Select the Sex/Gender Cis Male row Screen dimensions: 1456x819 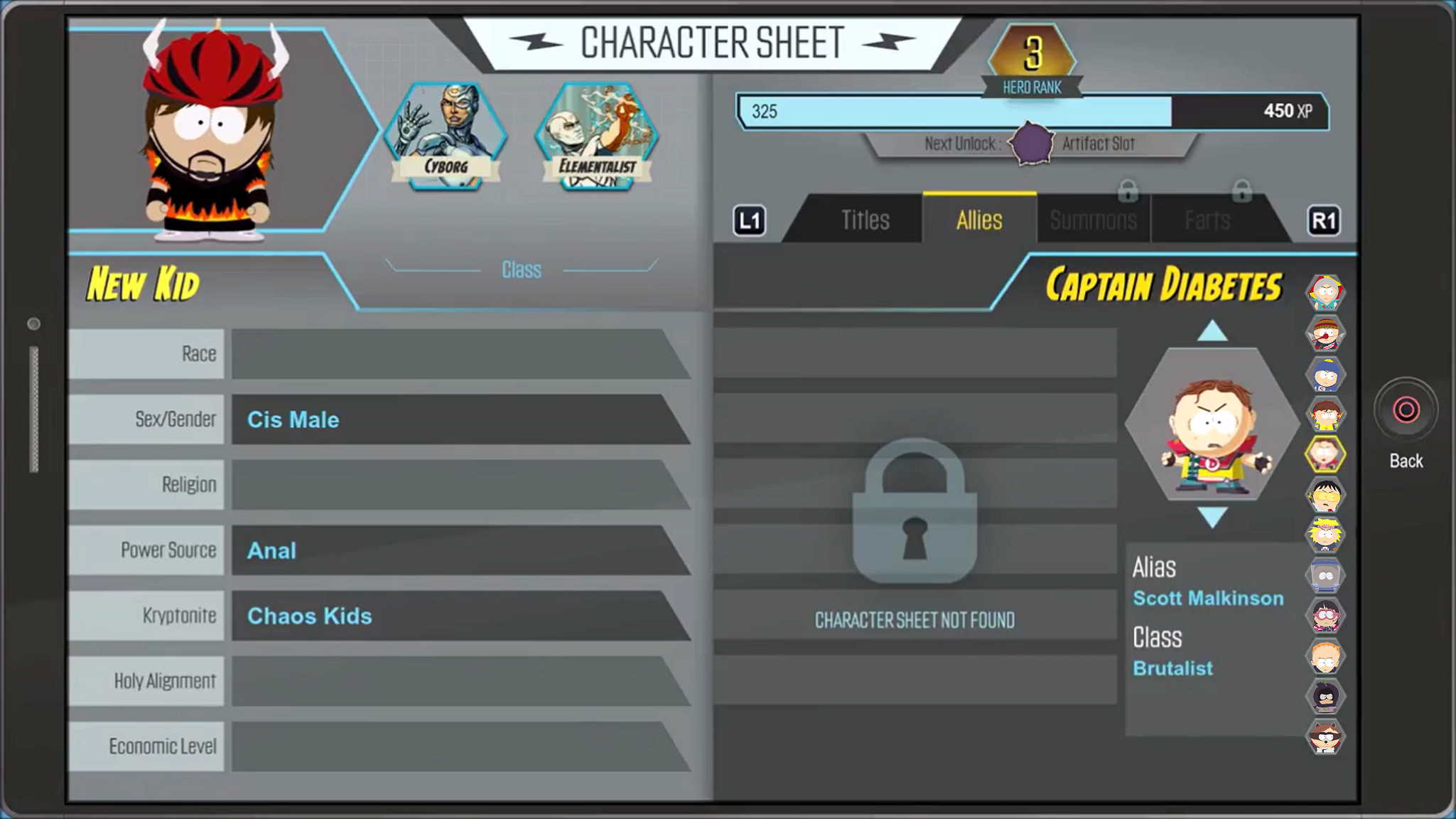click(x=455, y=419)
